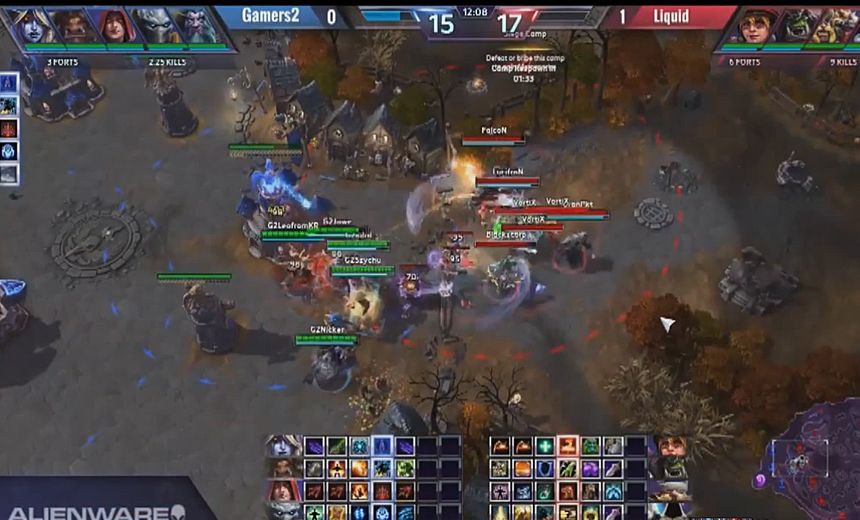Screen dimensions: 860x520
Task: Pick Liquid's hero with the red headband
Action: coord(762,25)
